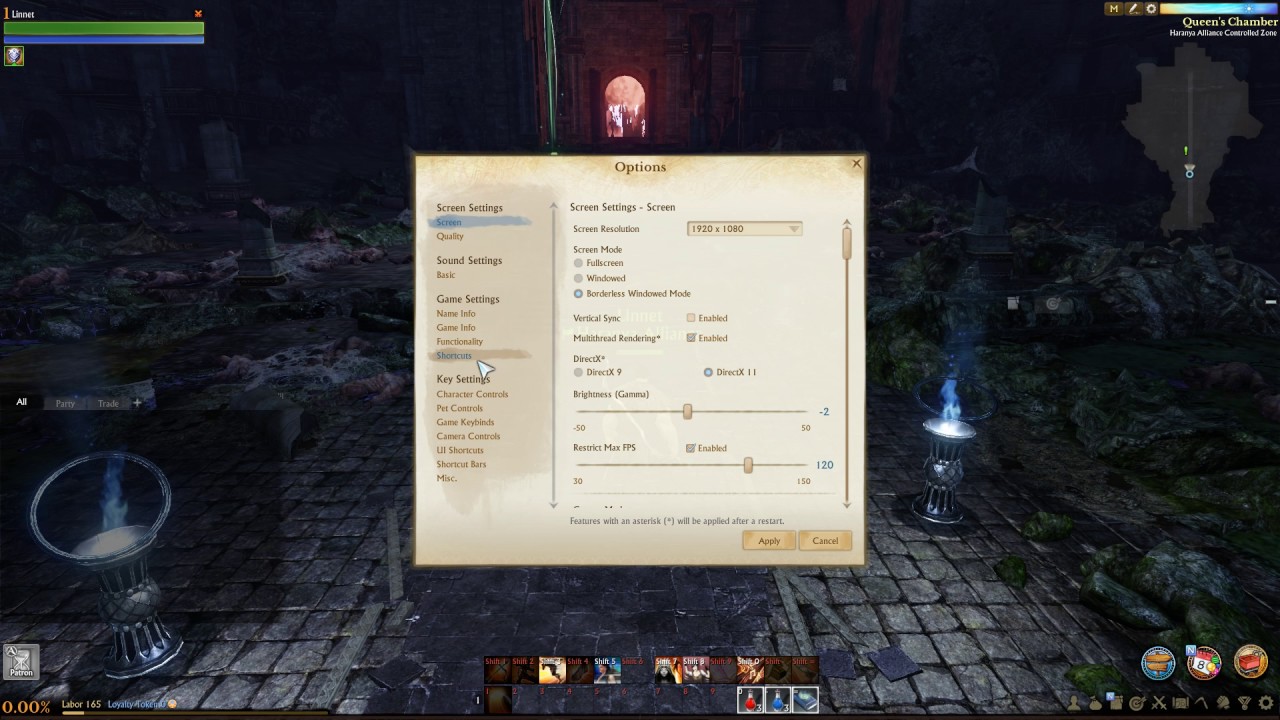Click the pencil edit icon near the minimap
The height and width of the screenshot is (720, 1280).
coord(1132,8)
